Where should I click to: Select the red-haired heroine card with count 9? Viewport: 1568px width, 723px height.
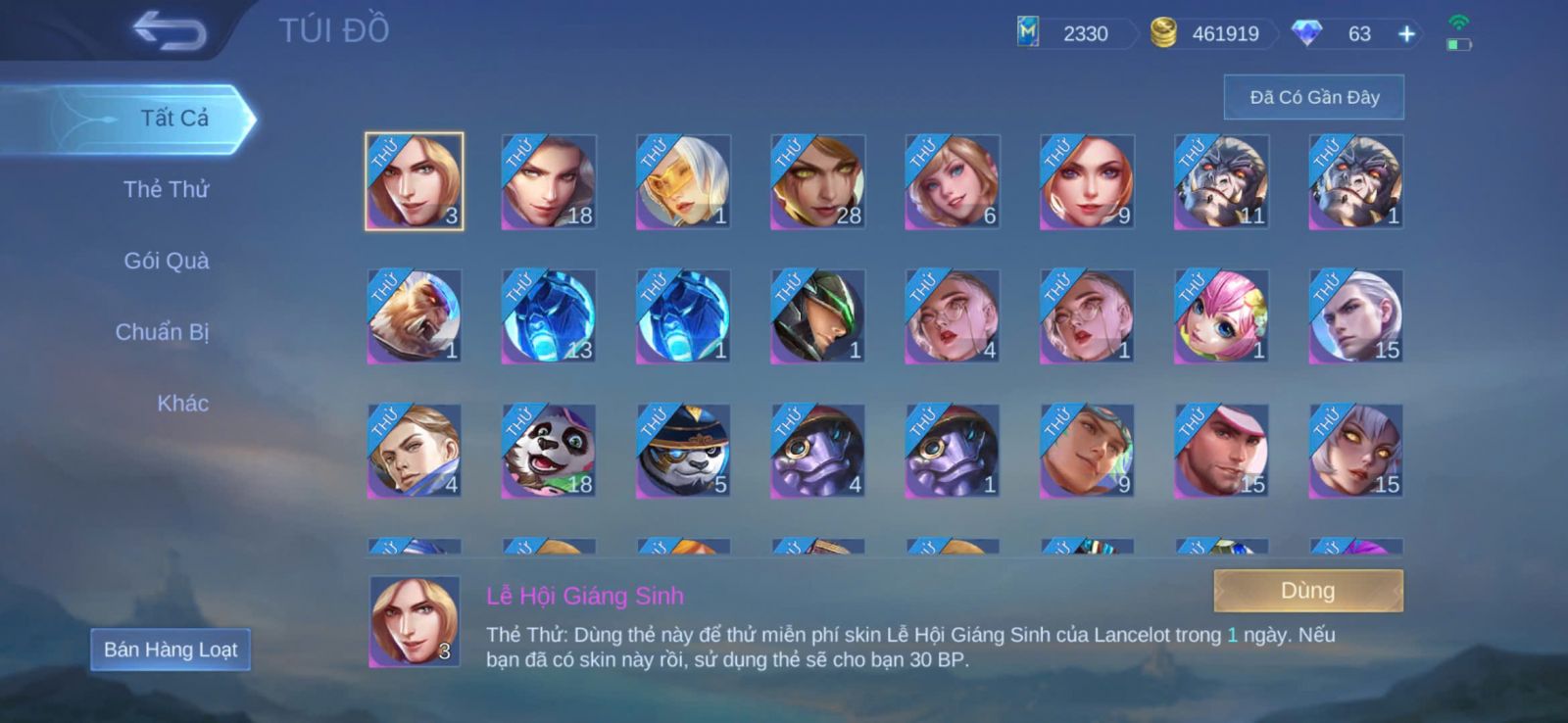pyautogui.click(x=1087, y=182)
